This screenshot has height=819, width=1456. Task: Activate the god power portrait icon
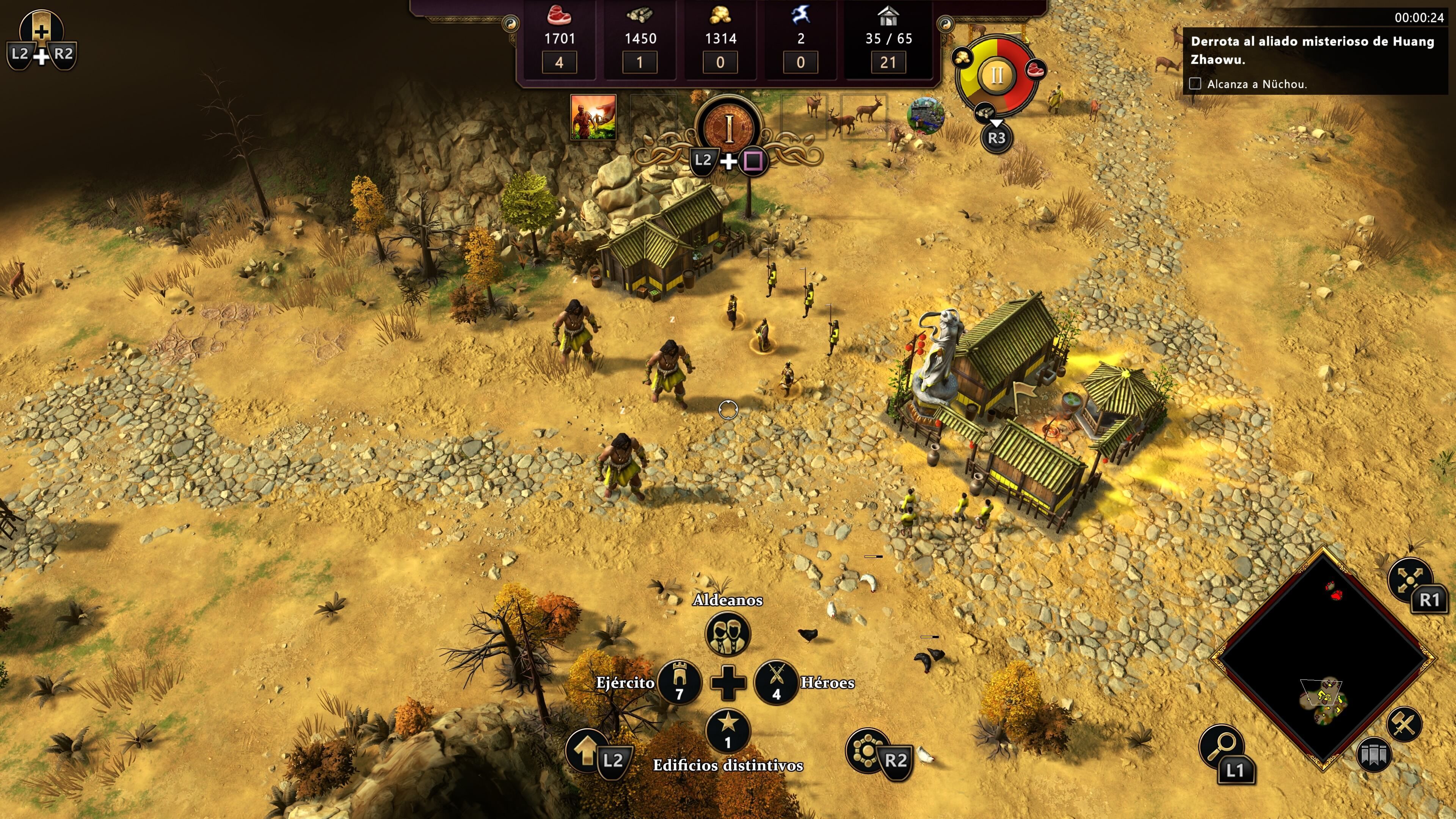[593, 117]
